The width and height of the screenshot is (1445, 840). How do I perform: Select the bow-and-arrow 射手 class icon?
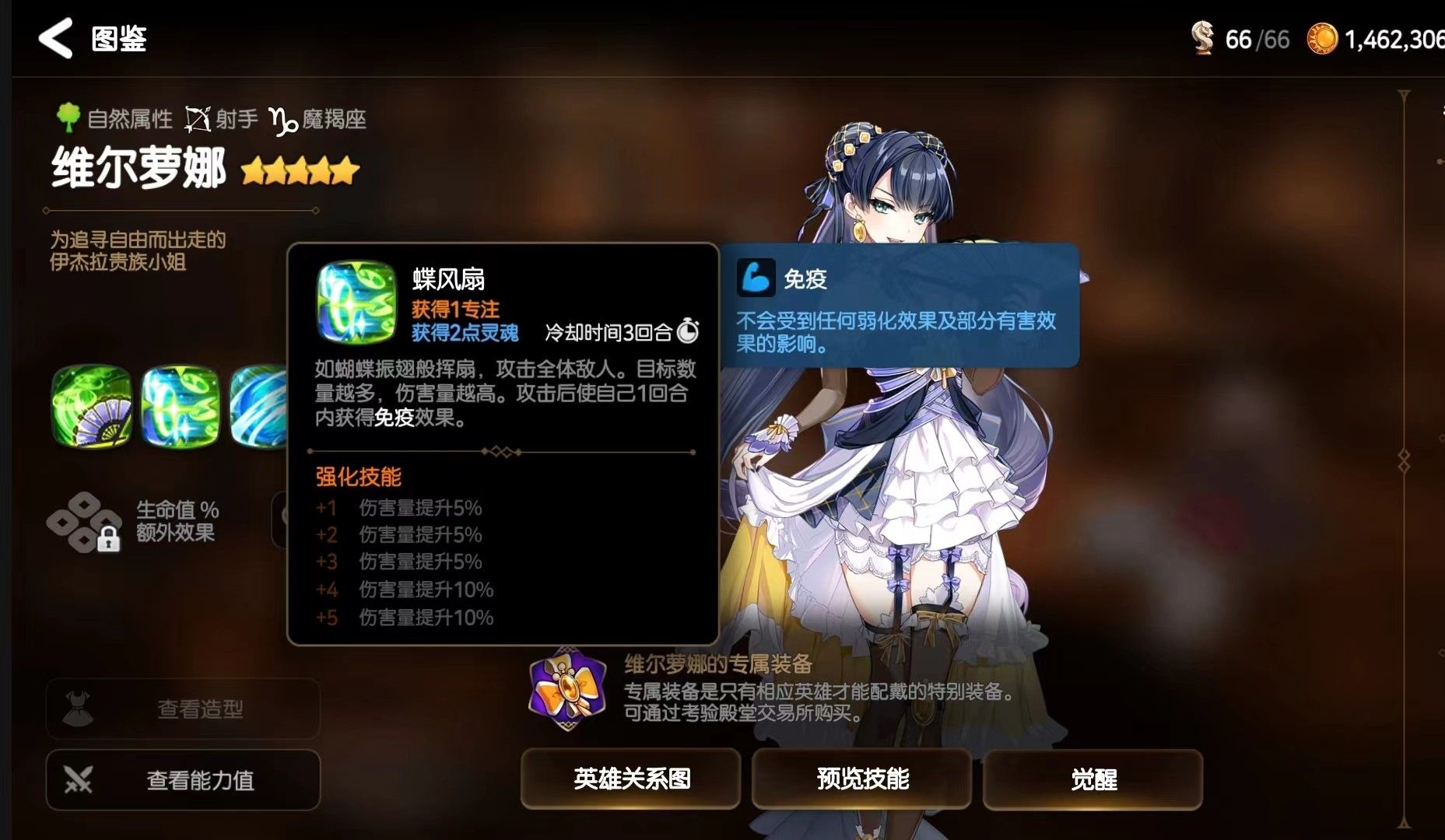201,117
